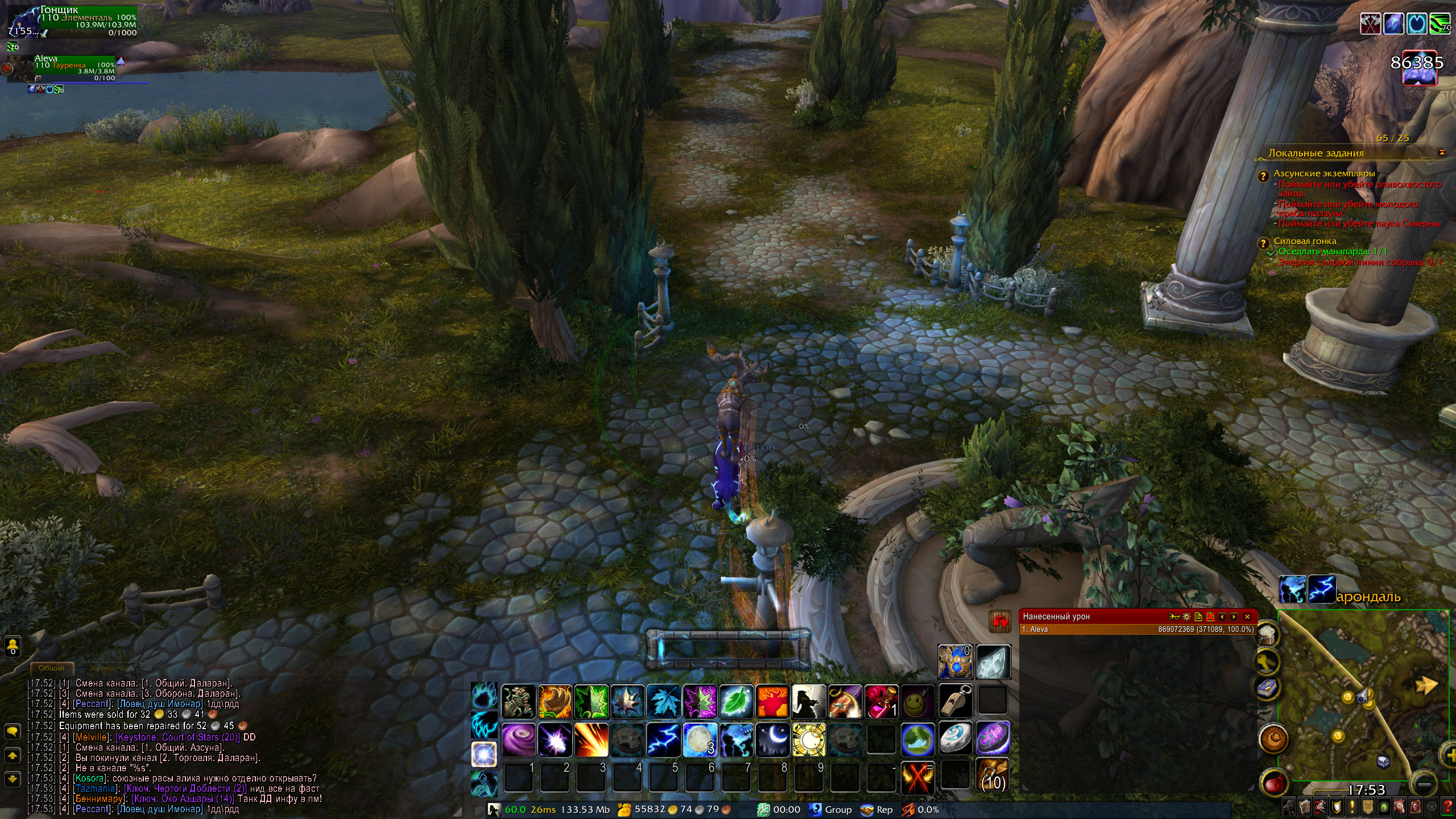Cast the purple swirl spell

click(518, 739)
